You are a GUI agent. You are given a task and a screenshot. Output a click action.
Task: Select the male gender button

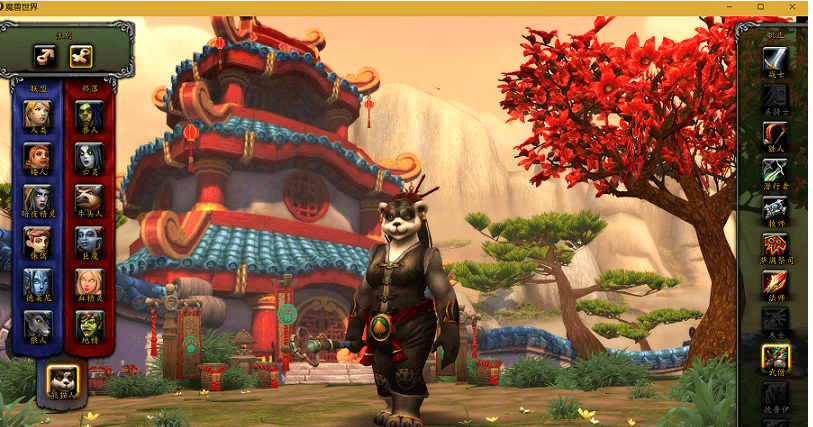click(46, 55)
